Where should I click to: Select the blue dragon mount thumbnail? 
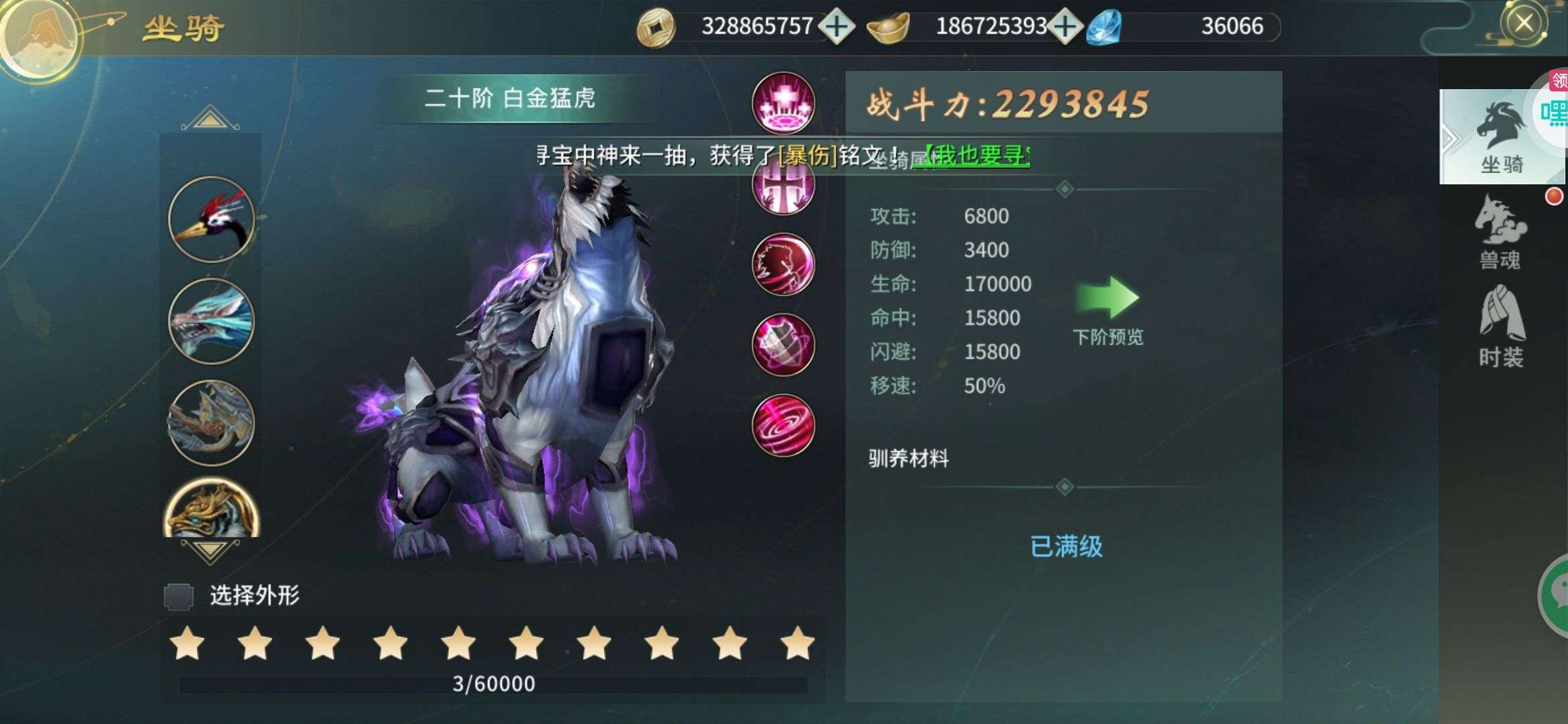pos(210,322)
